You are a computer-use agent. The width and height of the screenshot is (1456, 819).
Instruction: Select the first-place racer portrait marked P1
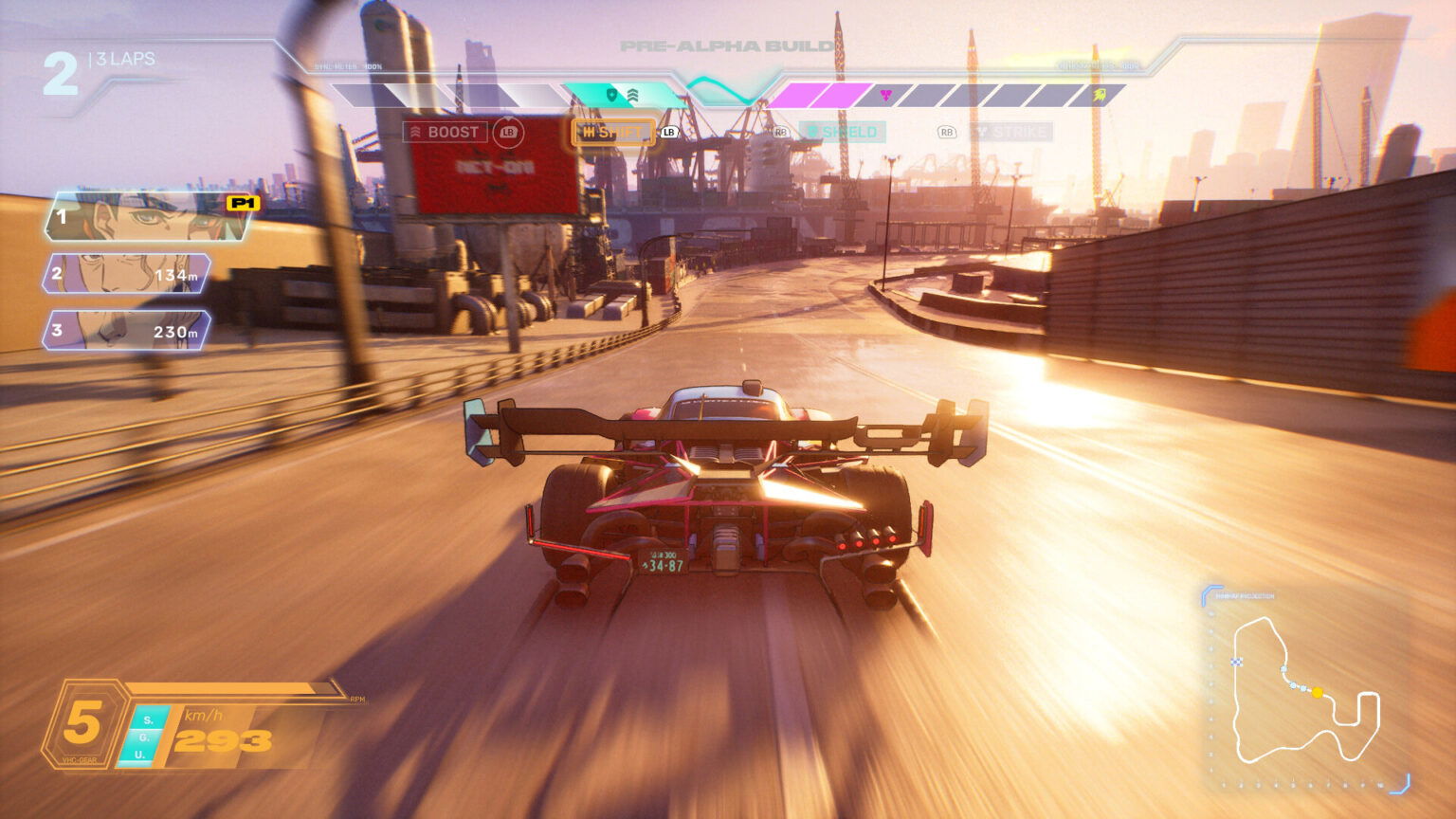point(148,216)
